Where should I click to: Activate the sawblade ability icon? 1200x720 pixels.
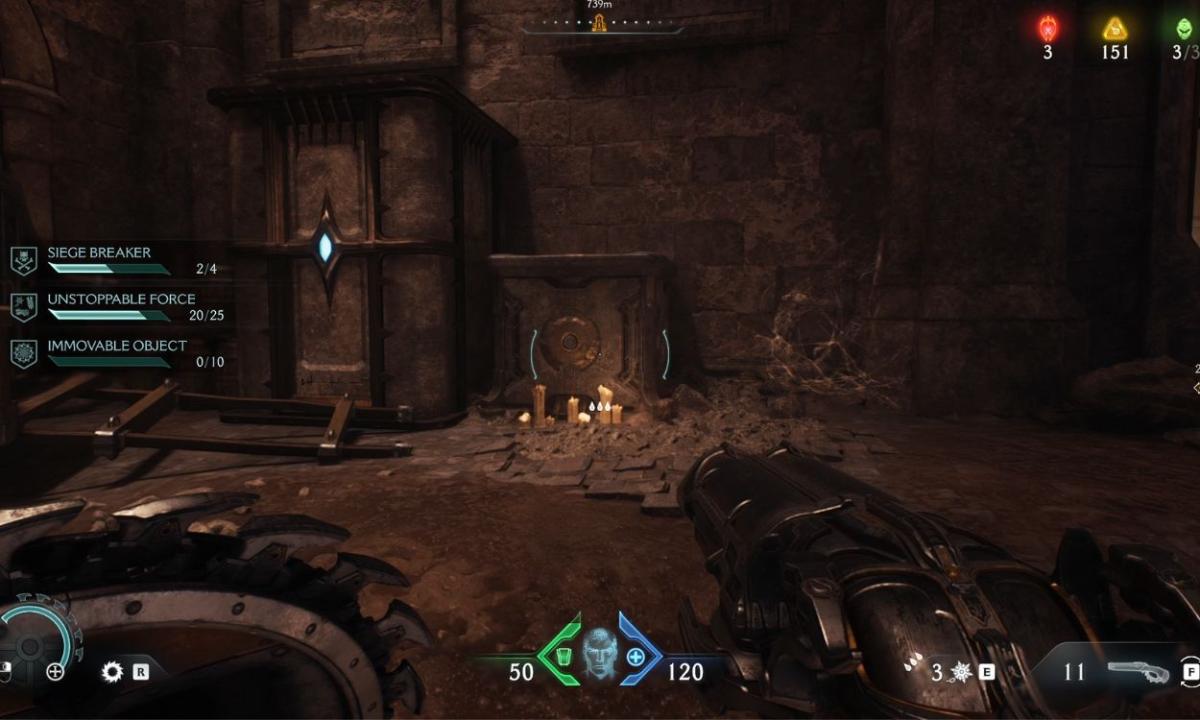click(112, 672)
